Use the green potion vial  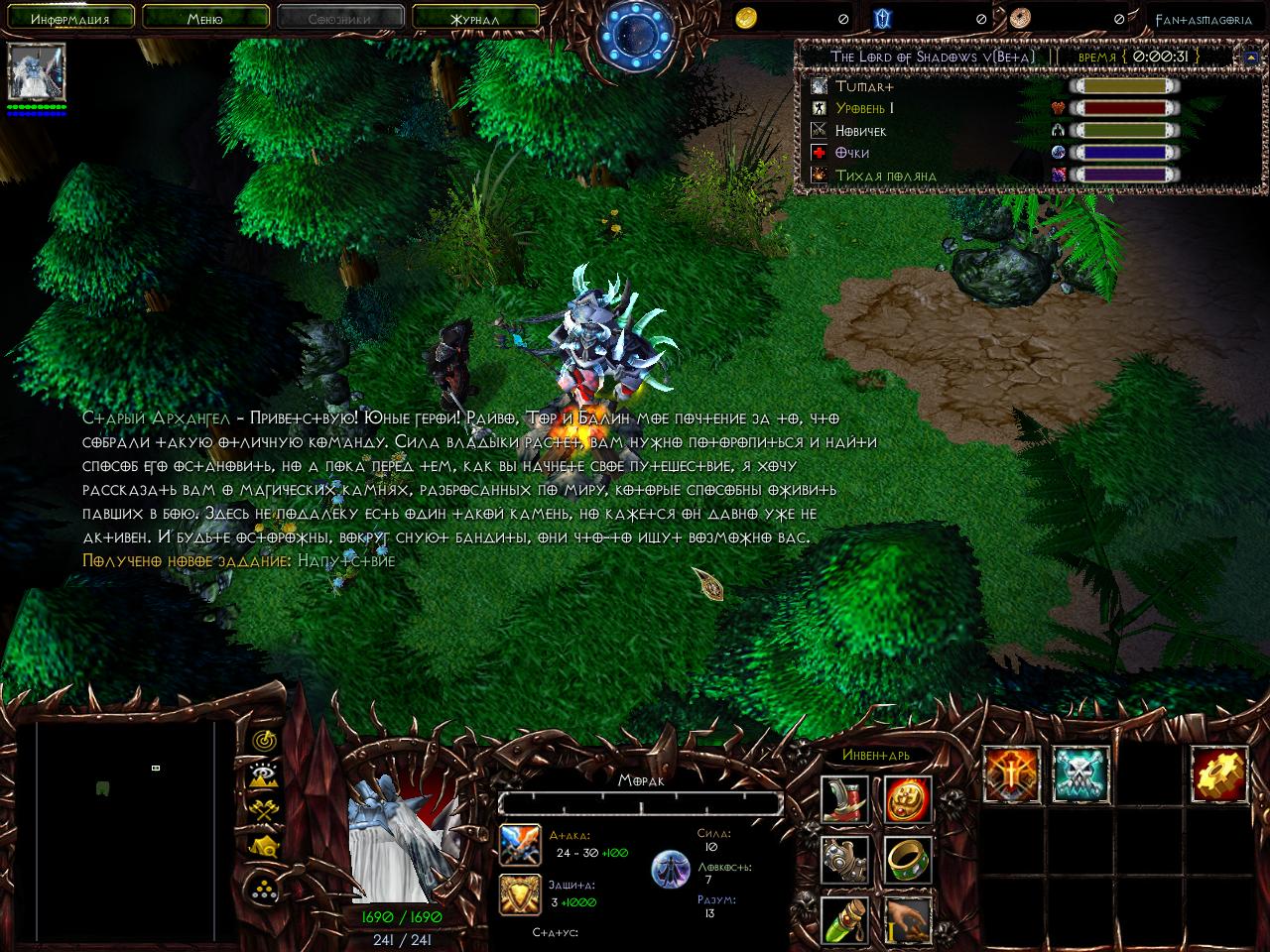click(845, 918)
